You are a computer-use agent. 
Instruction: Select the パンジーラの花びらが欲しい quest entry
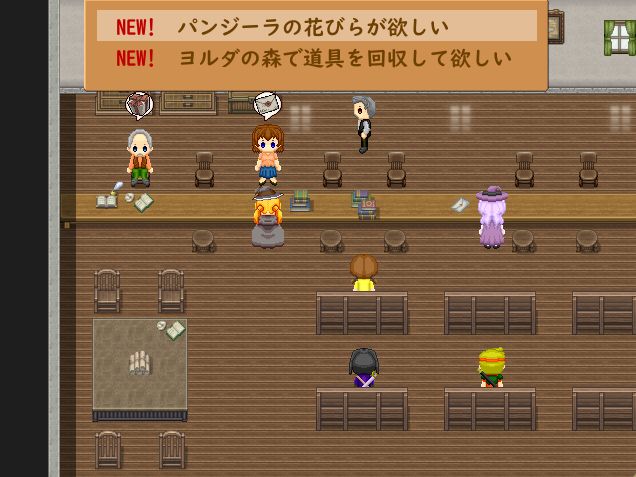pos(316,27)
